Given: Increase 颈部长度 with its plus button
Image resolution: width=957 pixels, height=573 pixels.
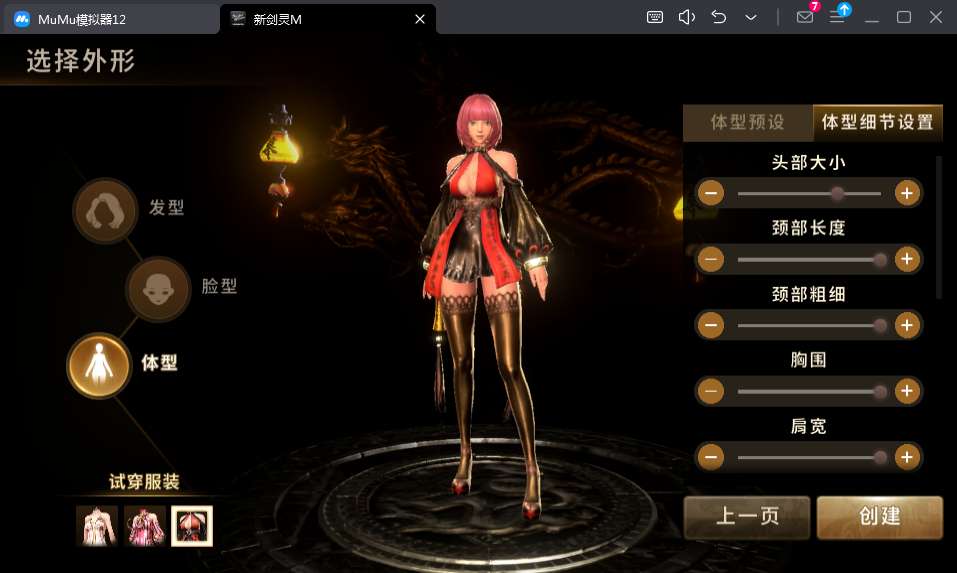Looking at the screenshot, I should (x=906, y=259).
